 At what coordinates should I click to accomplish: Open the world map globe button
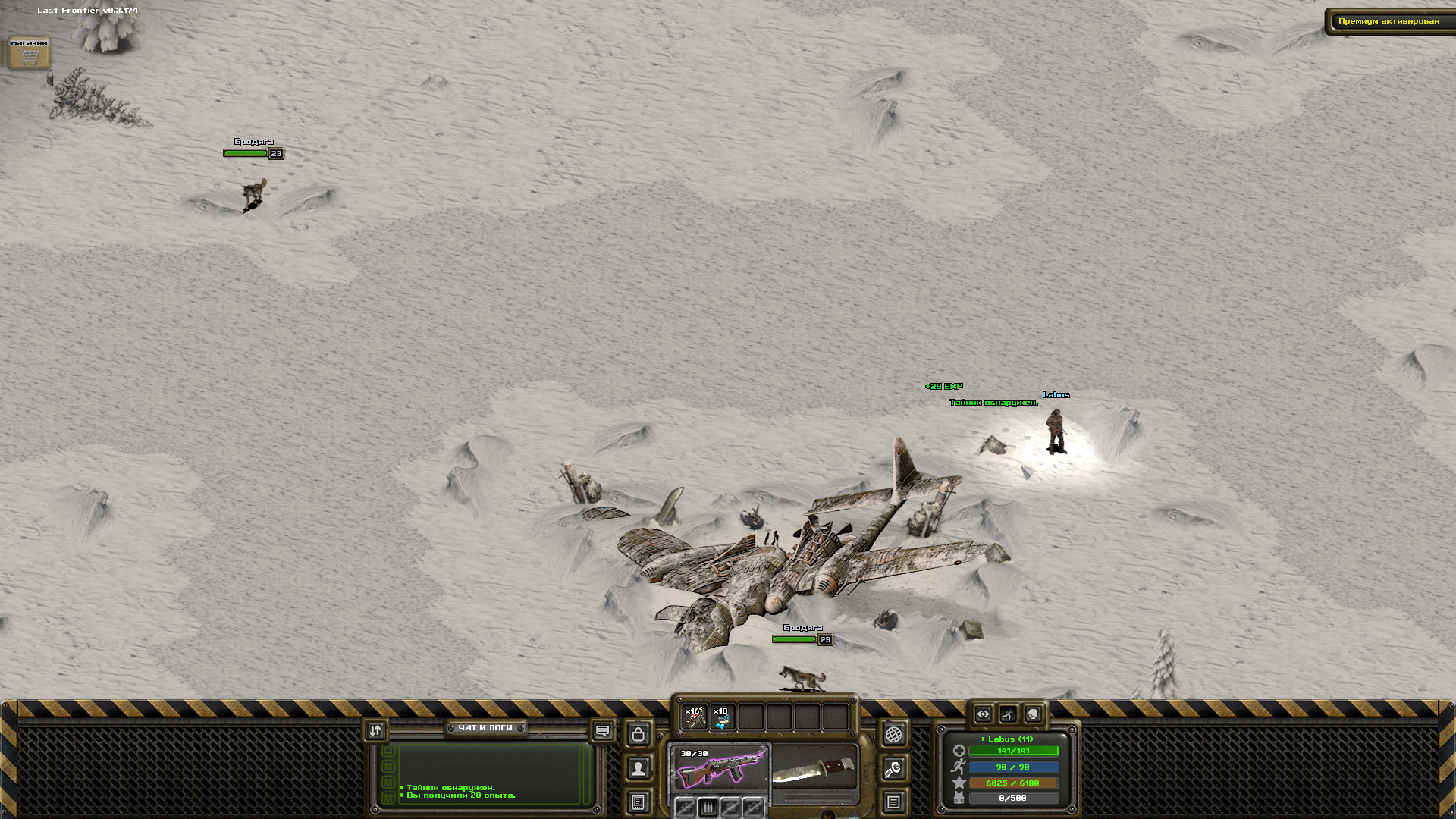point(893,734)
